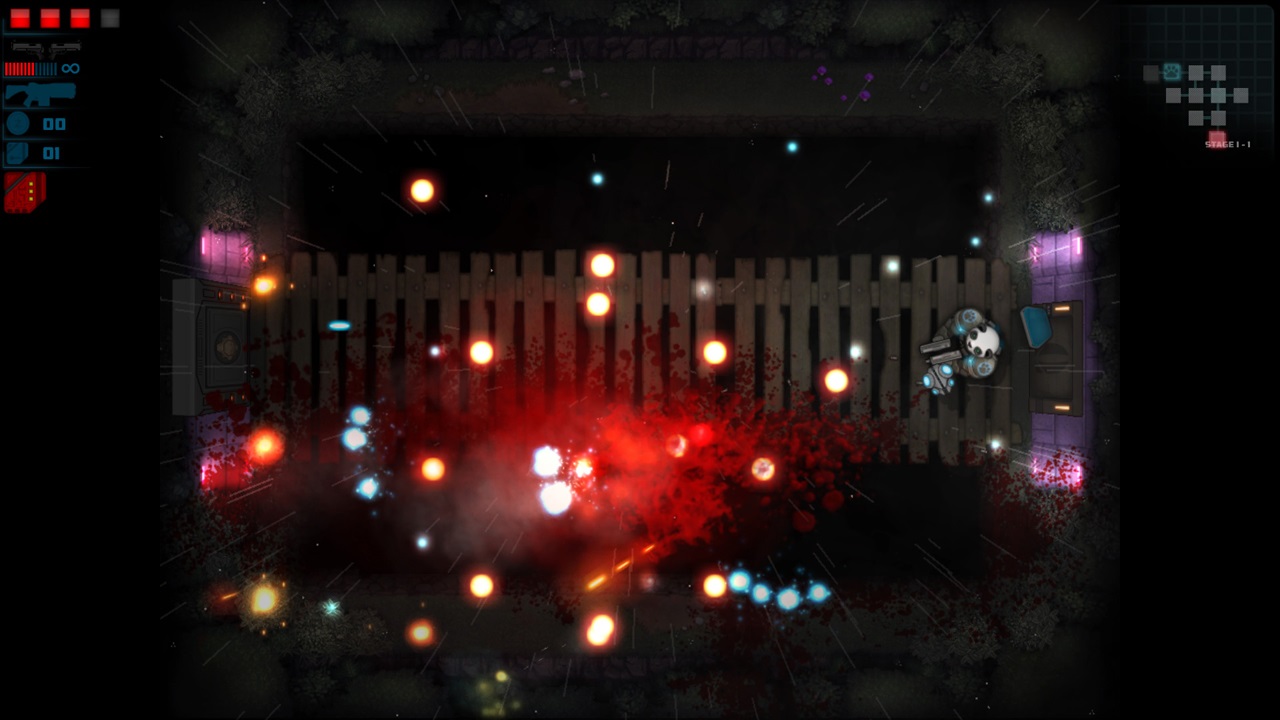Click the rightmost room square on the minimap

[x=1241, y=96]
